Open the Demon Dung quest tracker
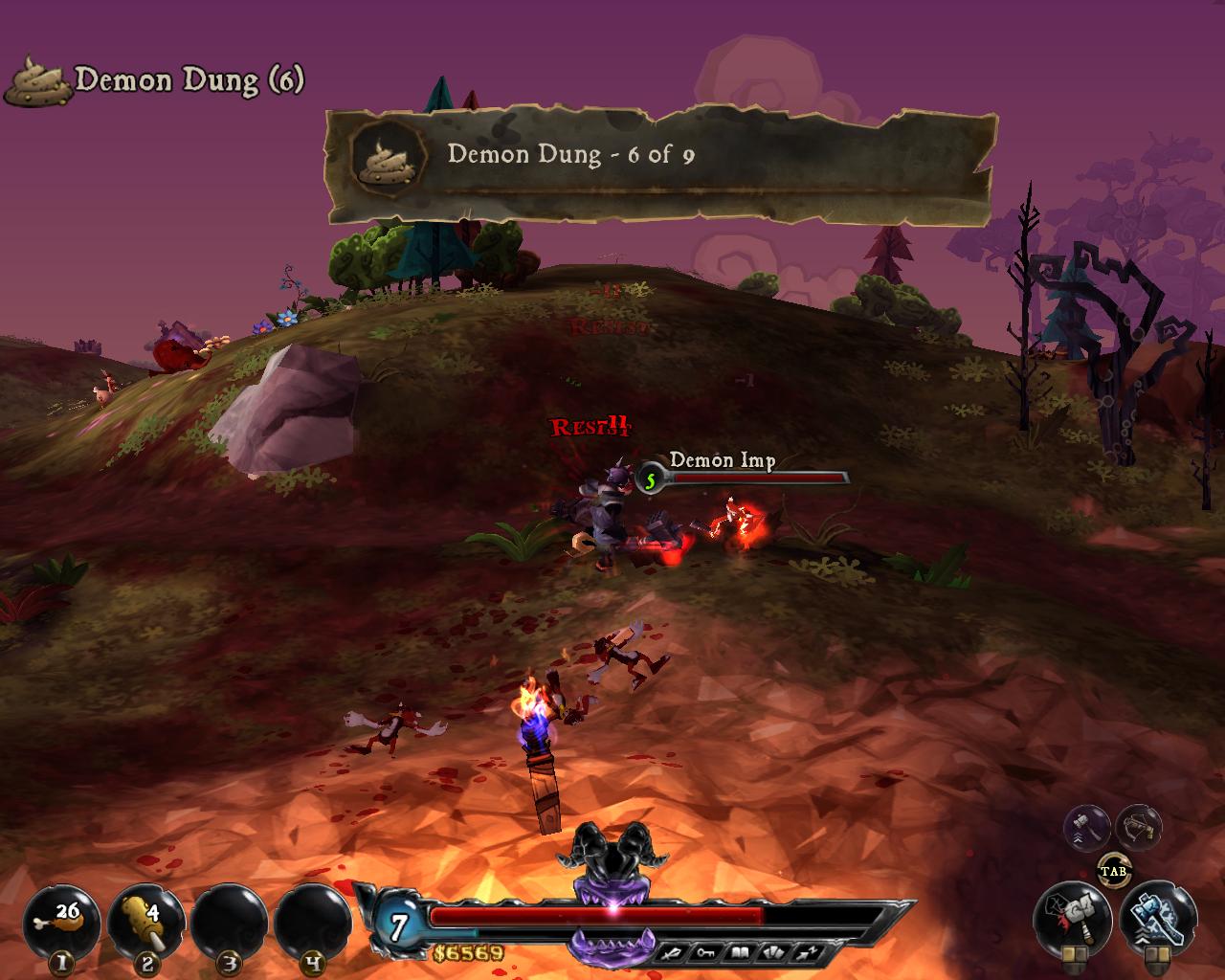 pyautogui.click(x=155, y=80)
